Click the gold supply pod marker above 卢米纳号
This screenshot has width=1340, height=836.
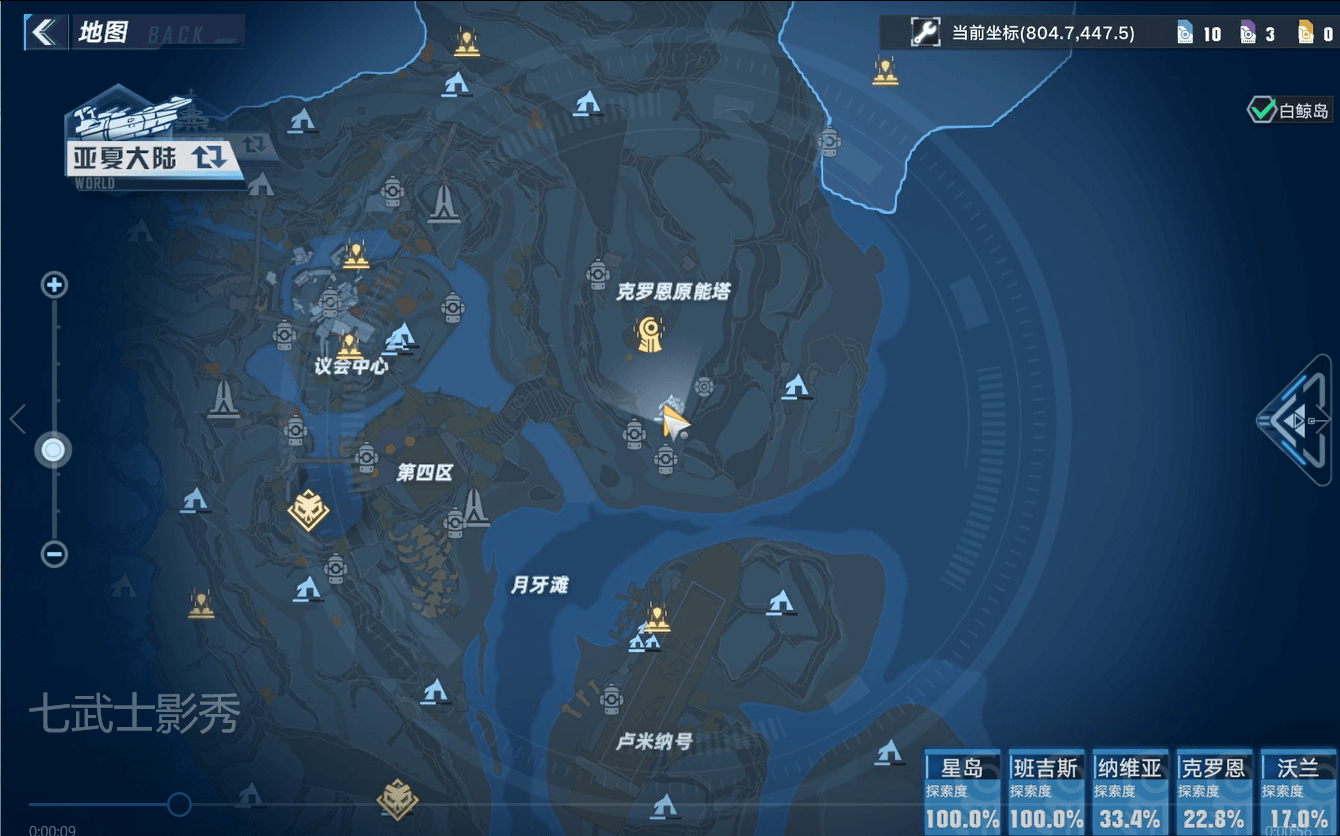point(658,617)
